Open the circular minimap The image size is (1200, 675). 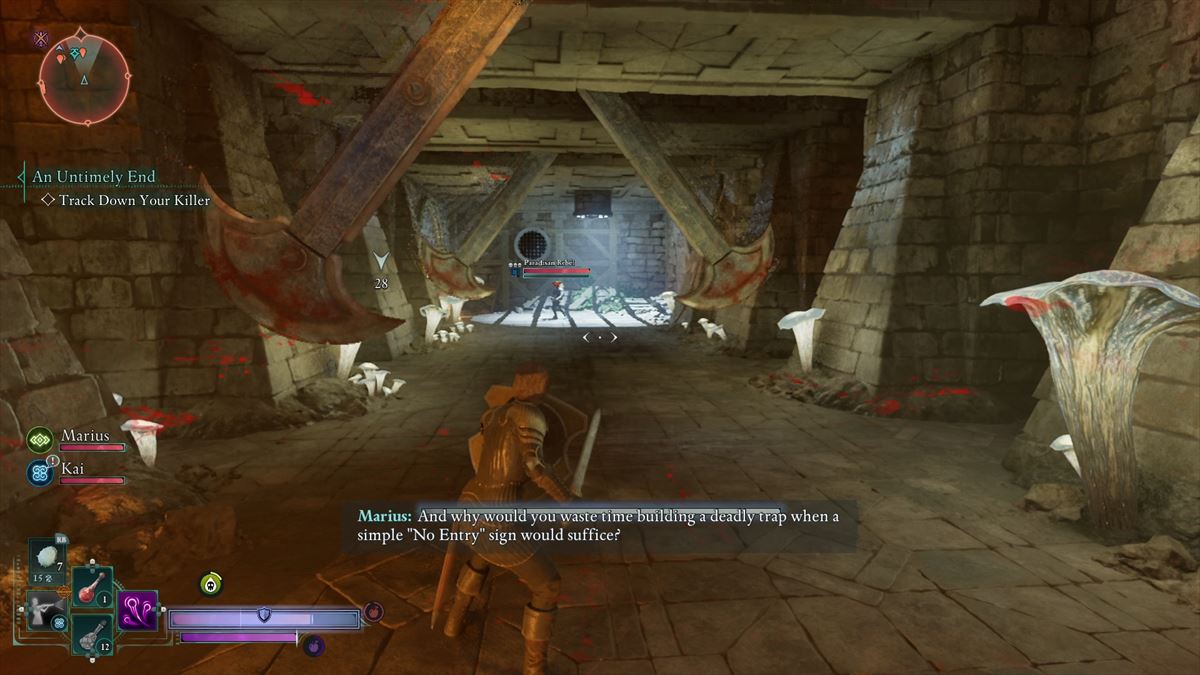[85, 78]
